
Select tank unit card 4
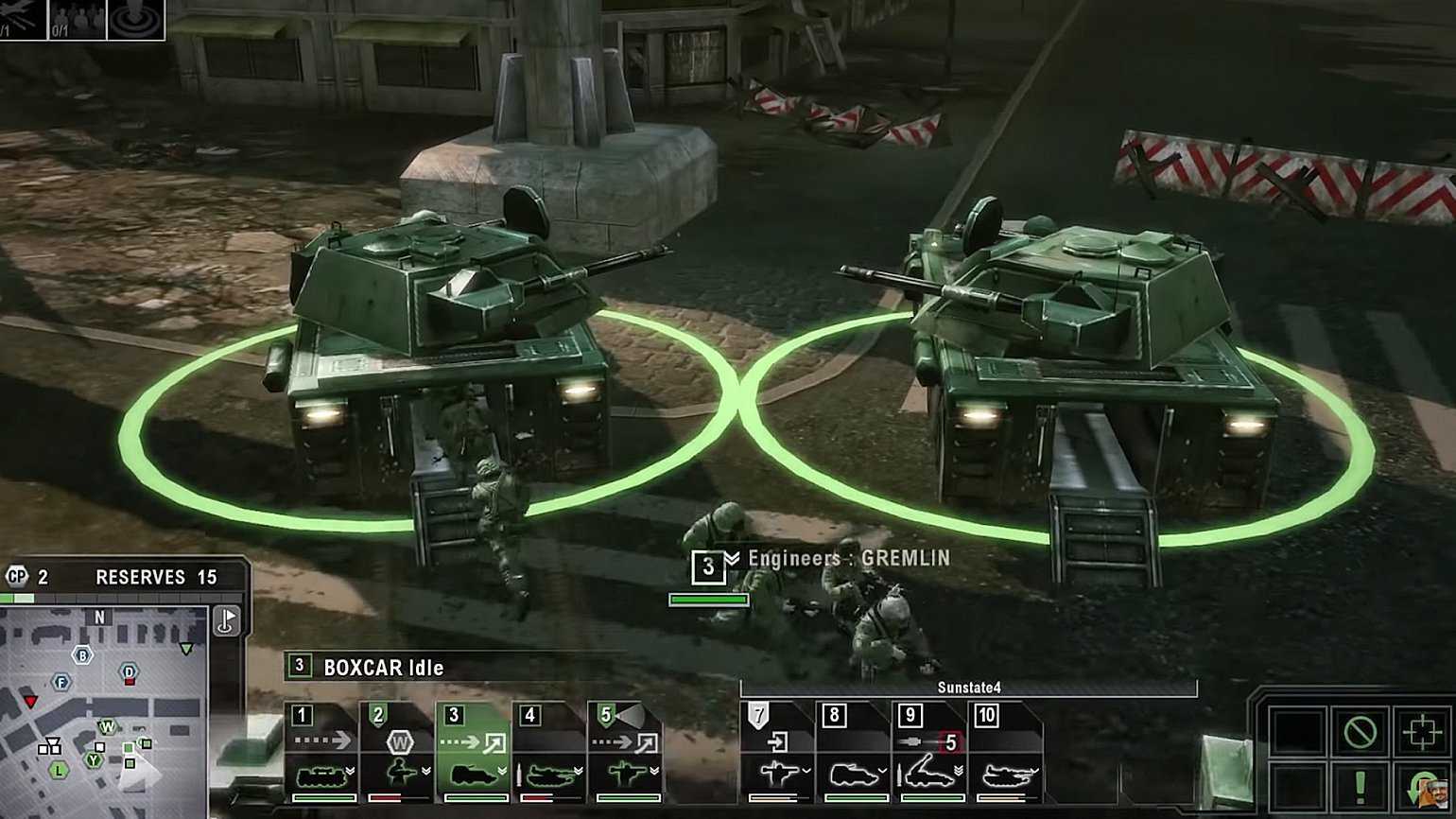point(548,752)
